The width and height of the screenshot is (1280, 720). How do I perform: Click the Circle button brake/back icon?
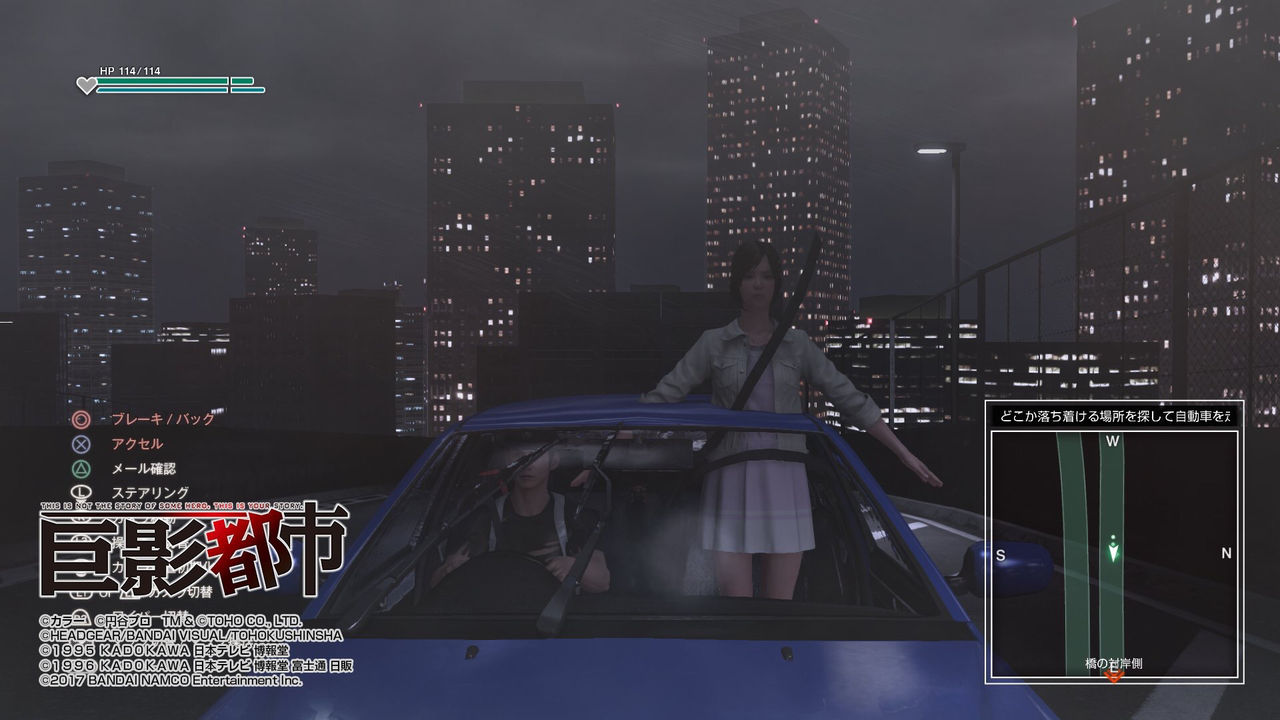tap(83, 419)
